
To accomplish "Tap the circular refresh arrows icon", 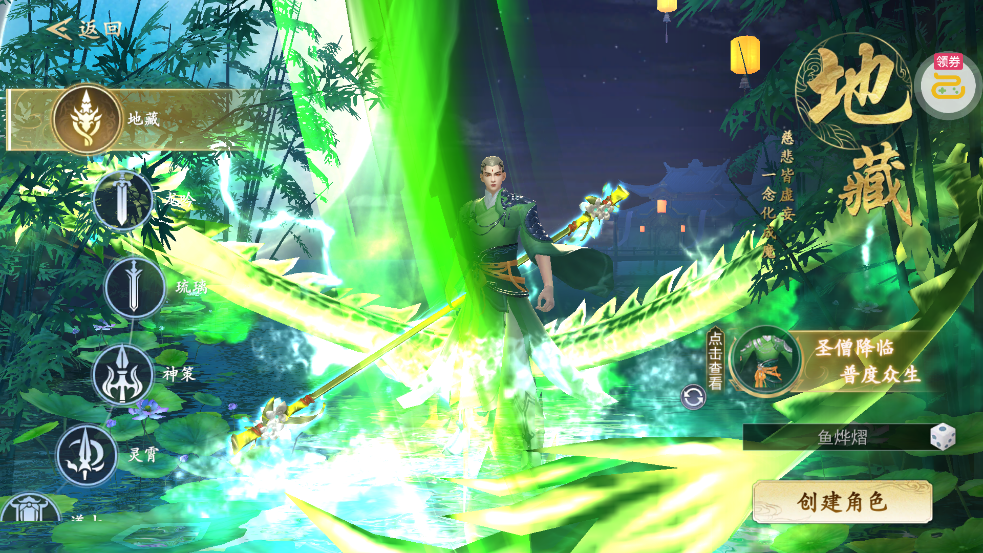I will pos(694,397).
